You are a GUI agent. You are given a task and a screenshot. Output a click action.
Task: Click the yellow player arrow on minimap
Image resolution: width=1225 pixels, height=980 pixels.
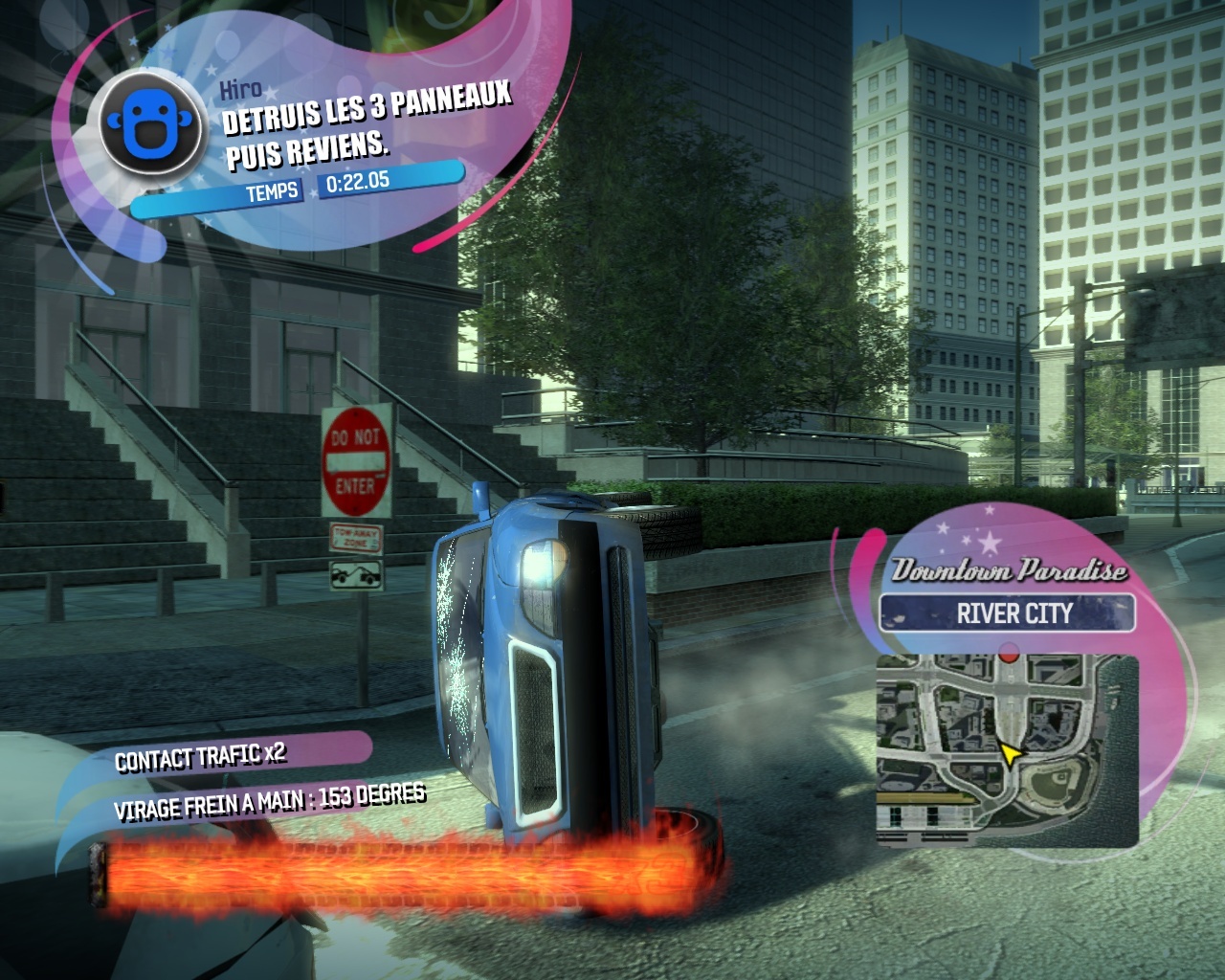[1009, 755]
